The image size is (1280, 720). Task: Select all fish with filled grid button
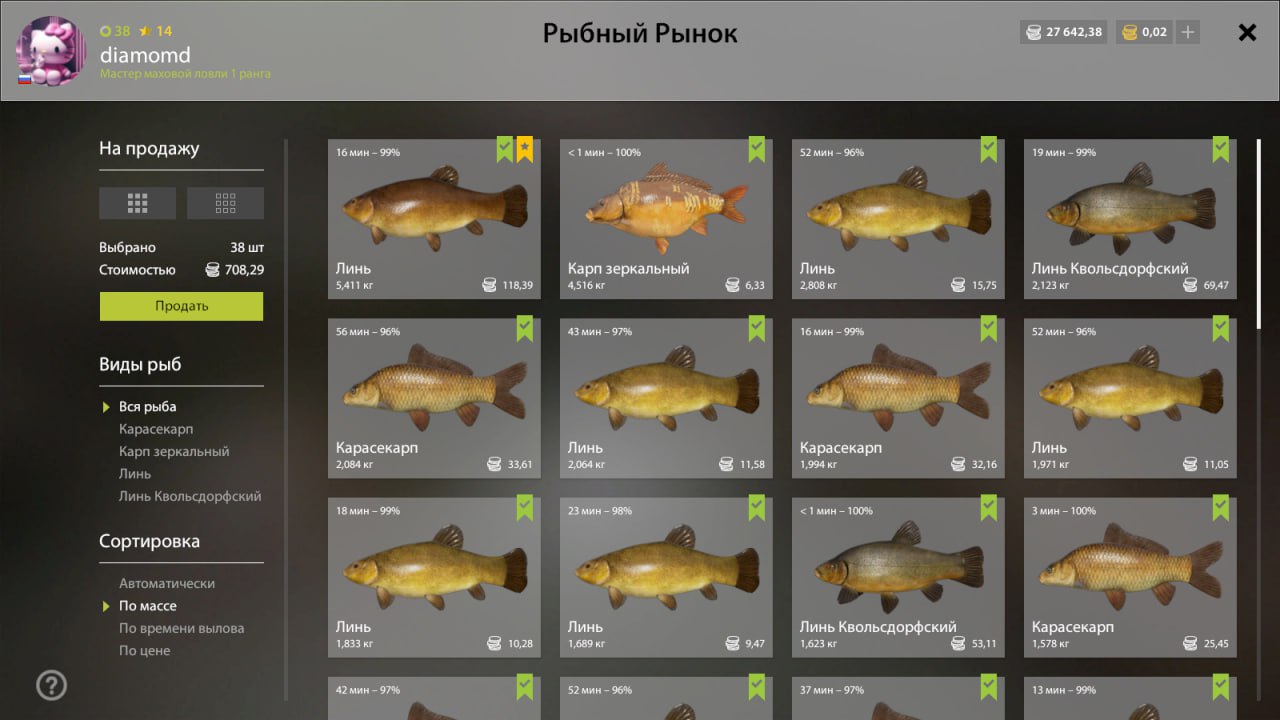point(137,203)
